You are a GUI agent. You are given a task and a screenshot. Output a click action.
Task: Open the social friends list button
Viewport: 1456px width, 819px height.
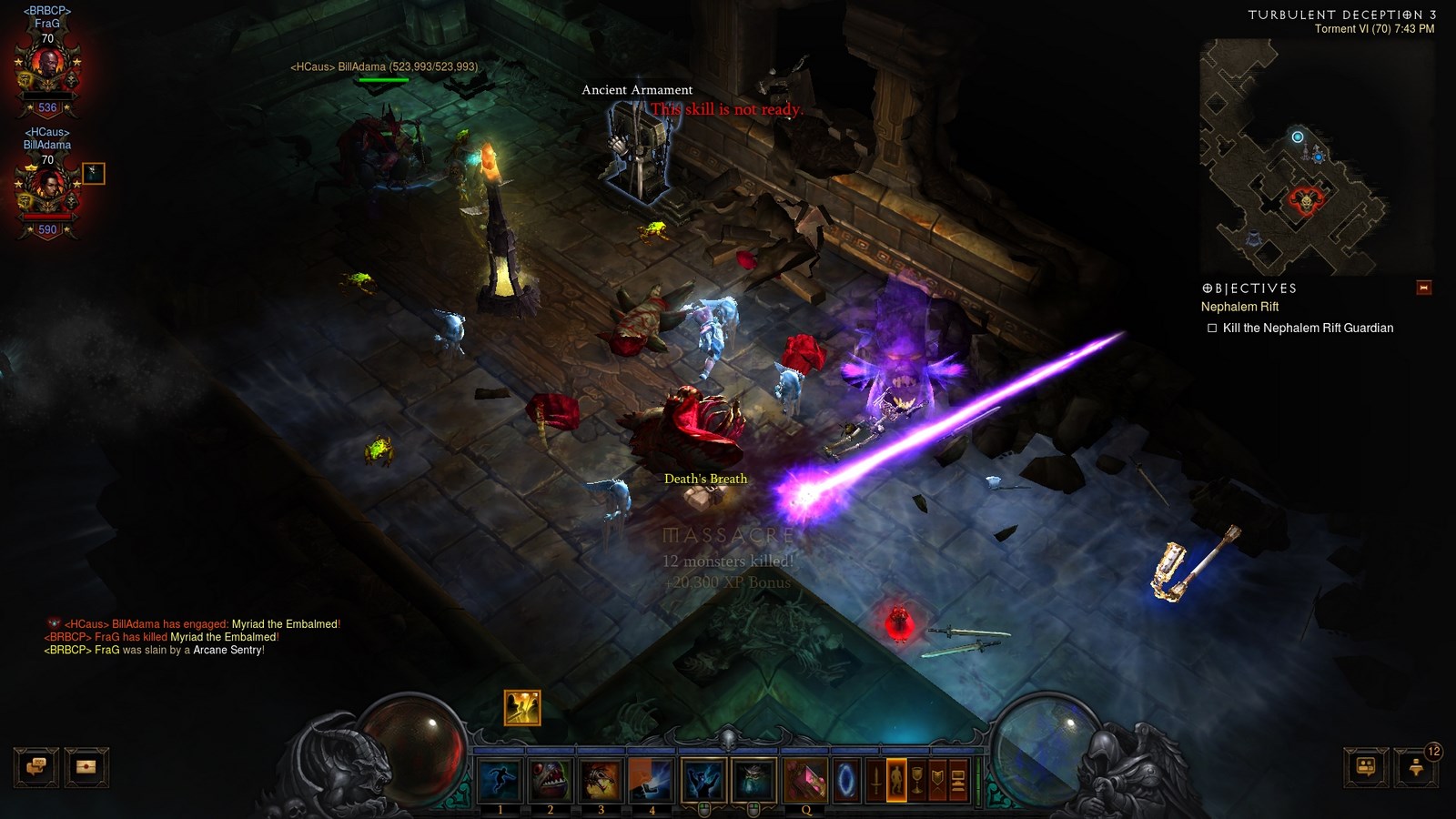(1366, 767)
